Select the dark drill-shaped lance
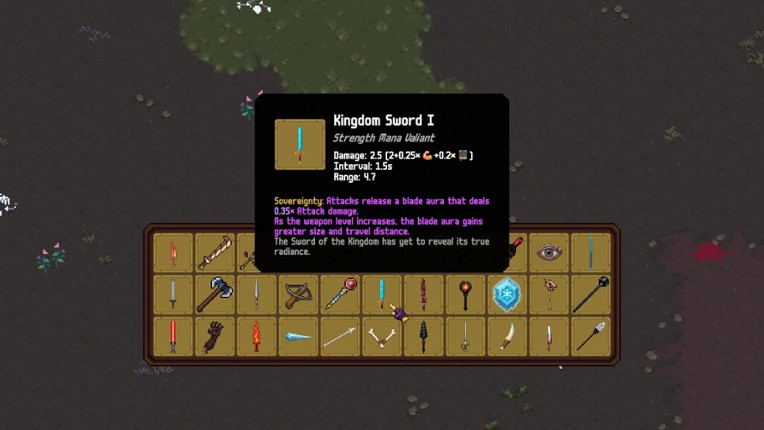Screen dimensions: 764x430 pyautogui.click(x=423, y=336)
